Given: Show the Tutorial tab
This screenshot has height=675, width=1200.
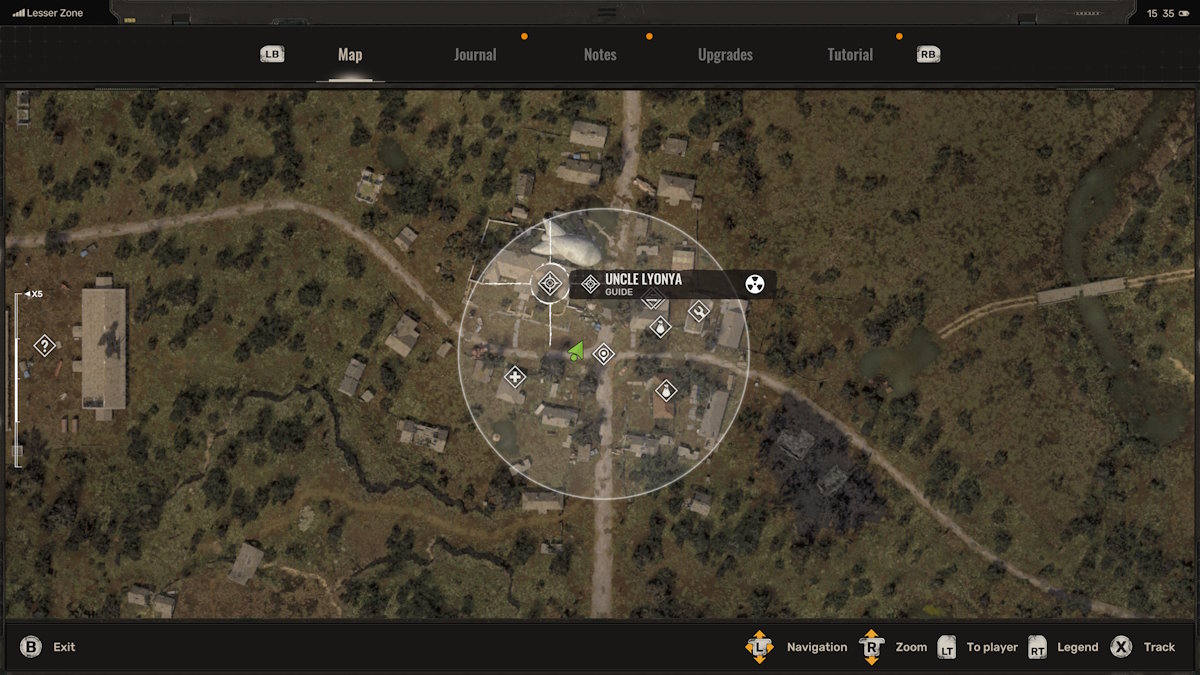Looking at the screenshot, I should click(850, 55).
